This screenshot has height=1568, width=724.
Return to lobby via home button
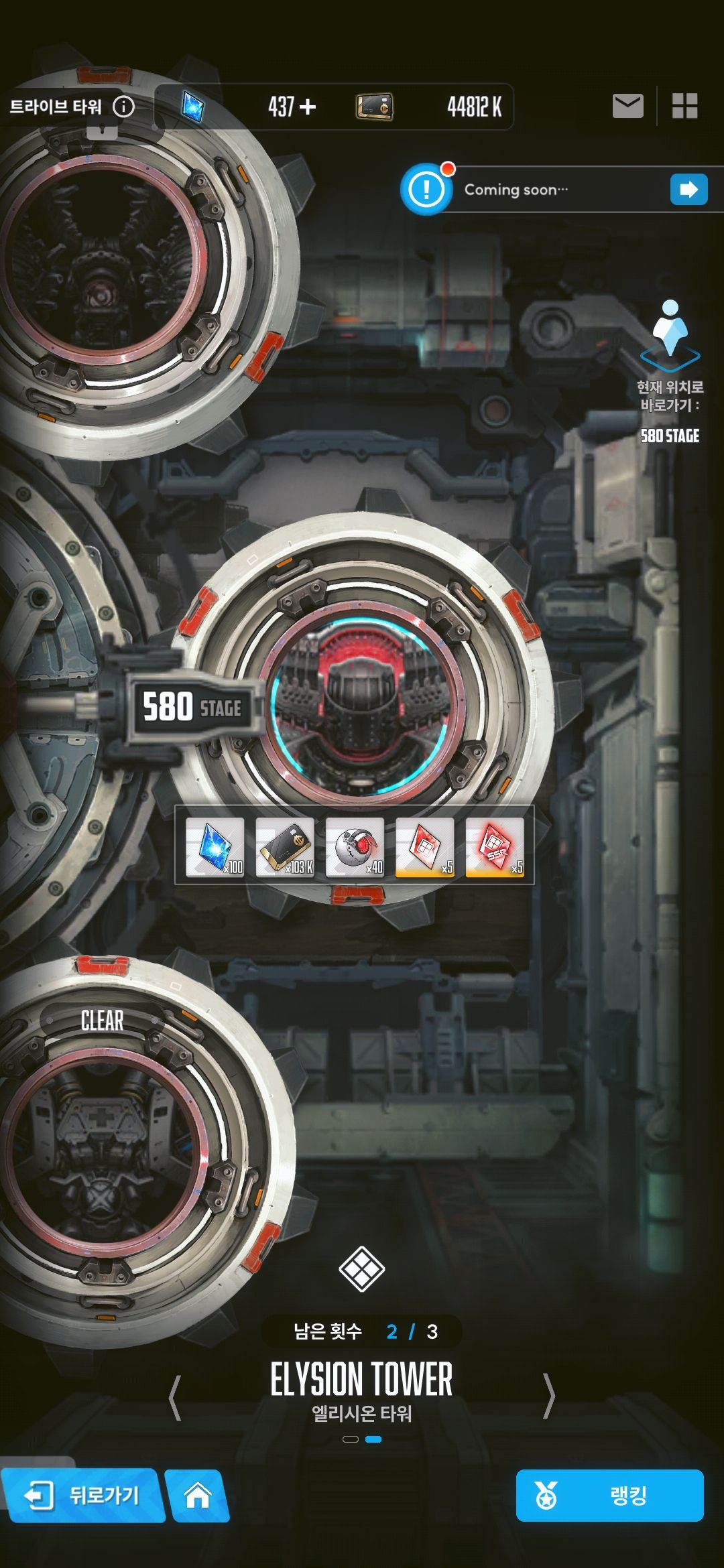(197, 1495)
